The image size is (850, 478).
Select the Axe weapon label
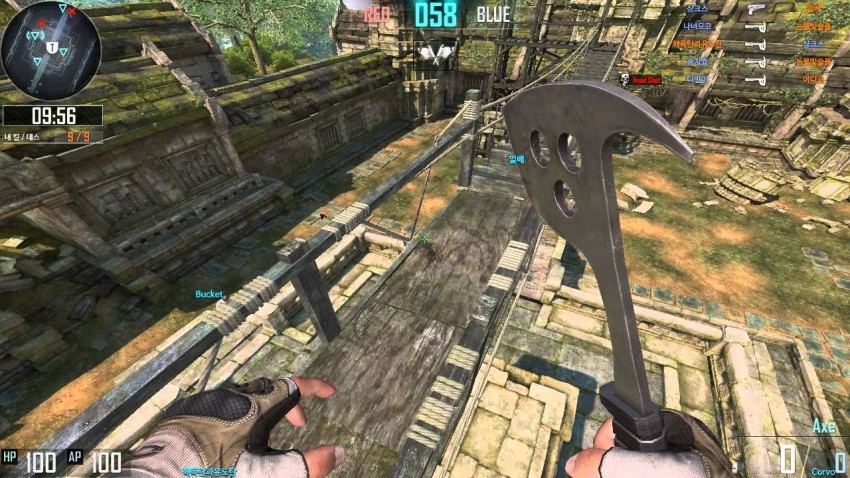click(x=822, y=427)
